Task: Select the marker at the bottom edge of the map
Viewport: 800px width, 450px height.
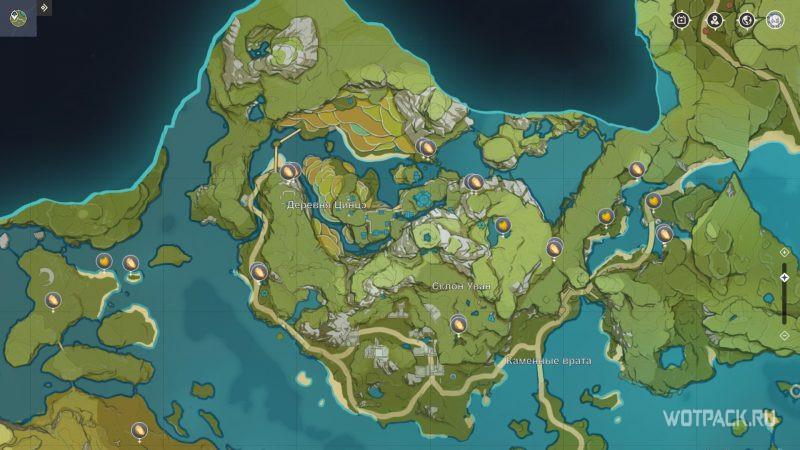Action: 139,431
